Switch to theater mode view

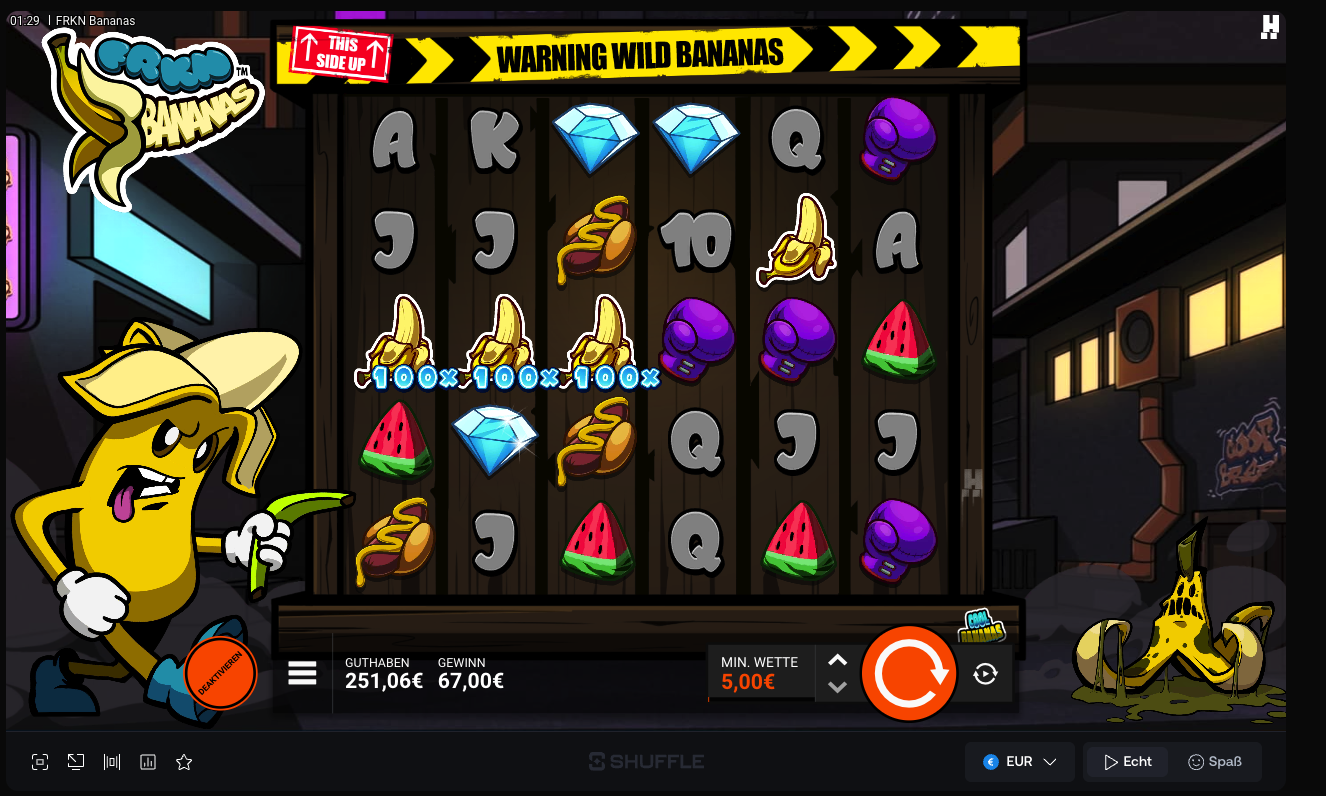(112, 762)
